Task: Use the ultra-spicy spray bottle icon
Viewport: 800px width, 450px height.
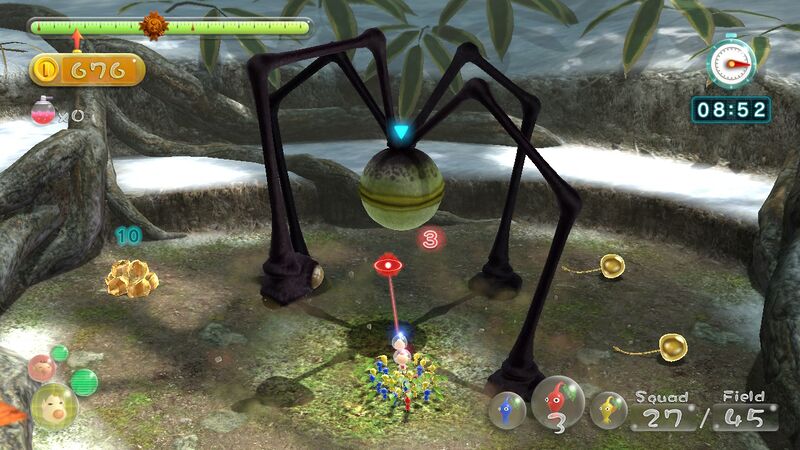Action: pos(44,110)
